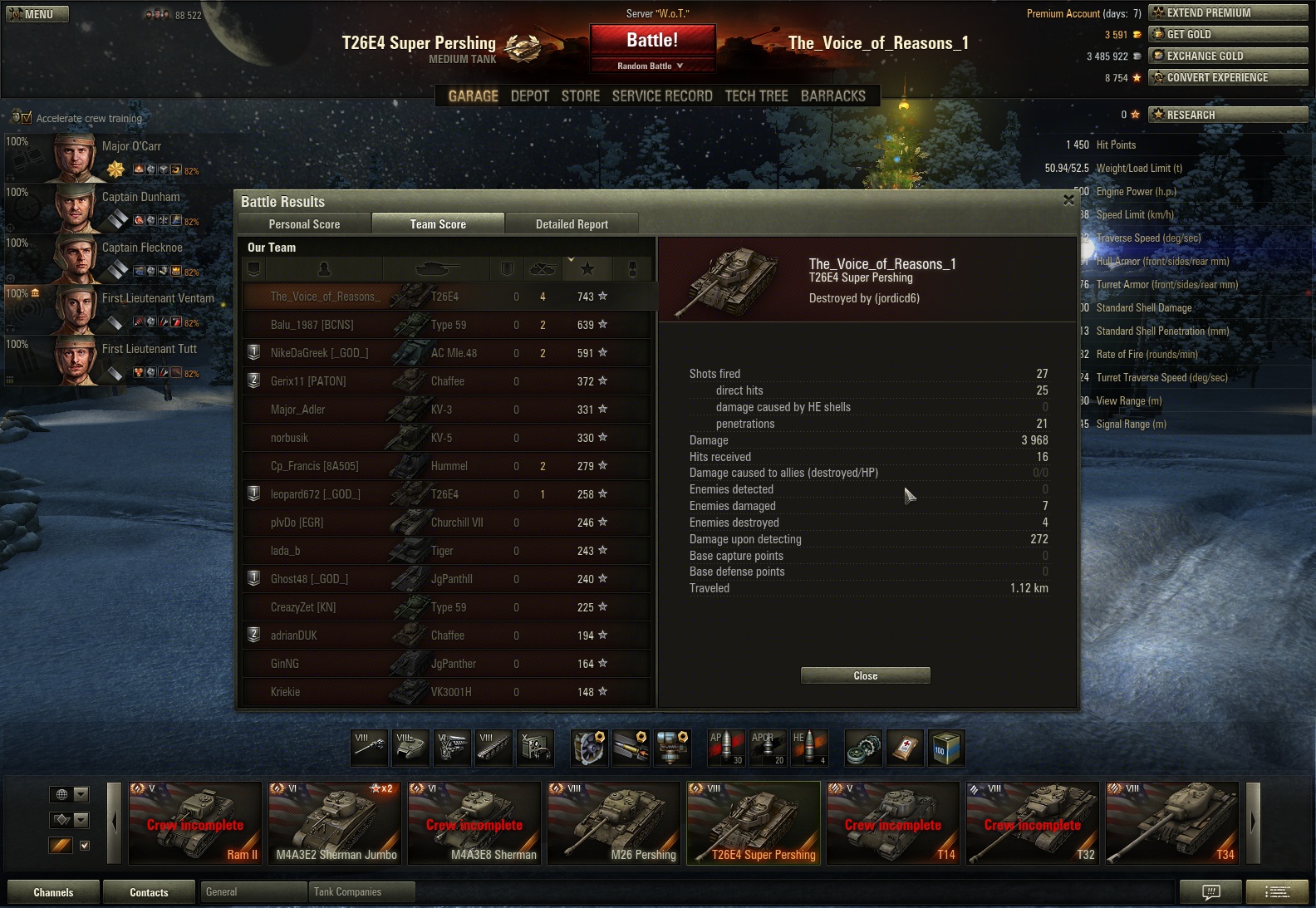Screen dimensions: 1316x908
Task: Select the M26 Pershing tank in carousel
Action: (x=614, y=823)
